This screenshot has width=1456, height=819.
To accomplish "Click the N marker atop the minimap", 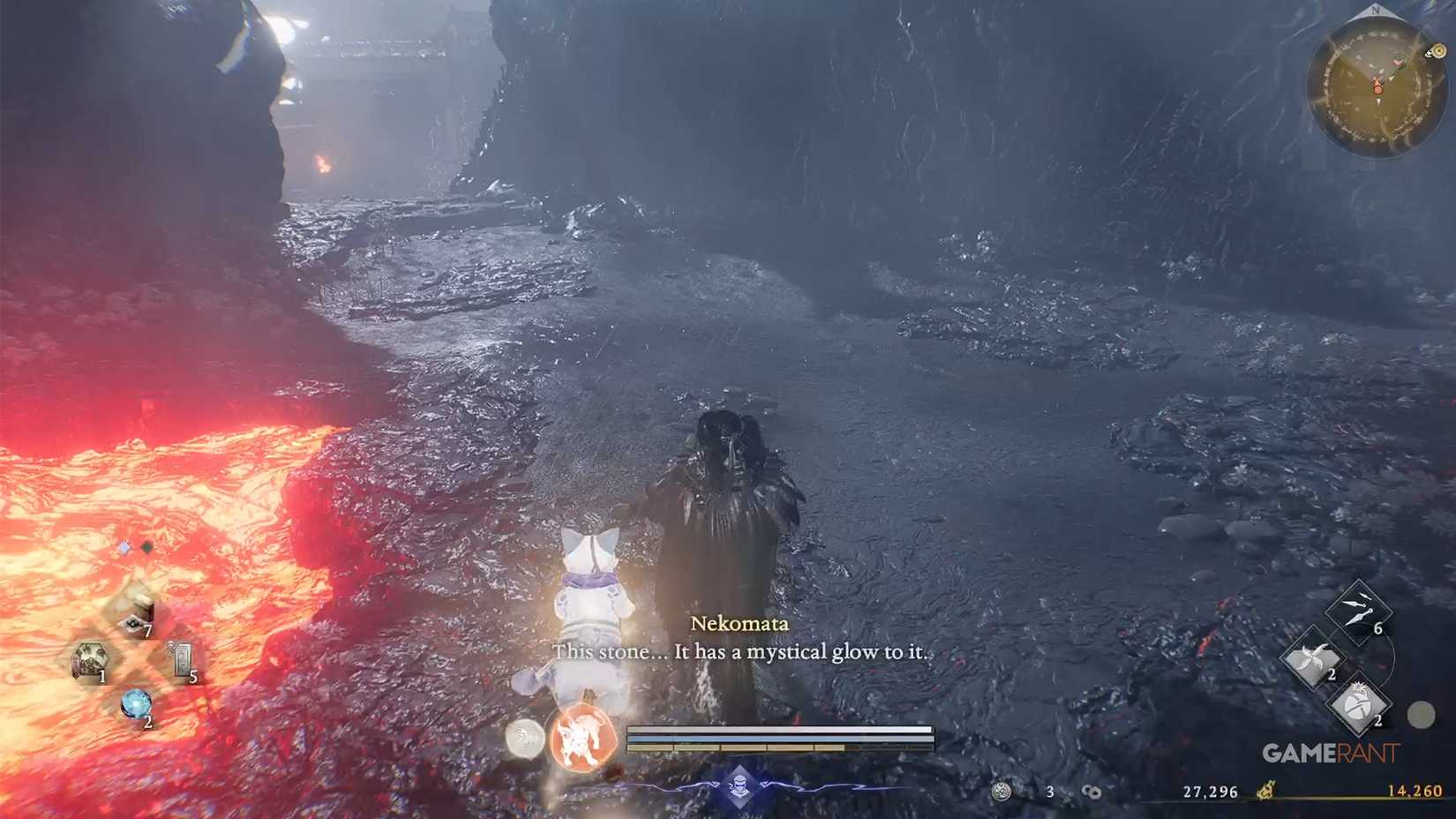I will [1376, 11].
